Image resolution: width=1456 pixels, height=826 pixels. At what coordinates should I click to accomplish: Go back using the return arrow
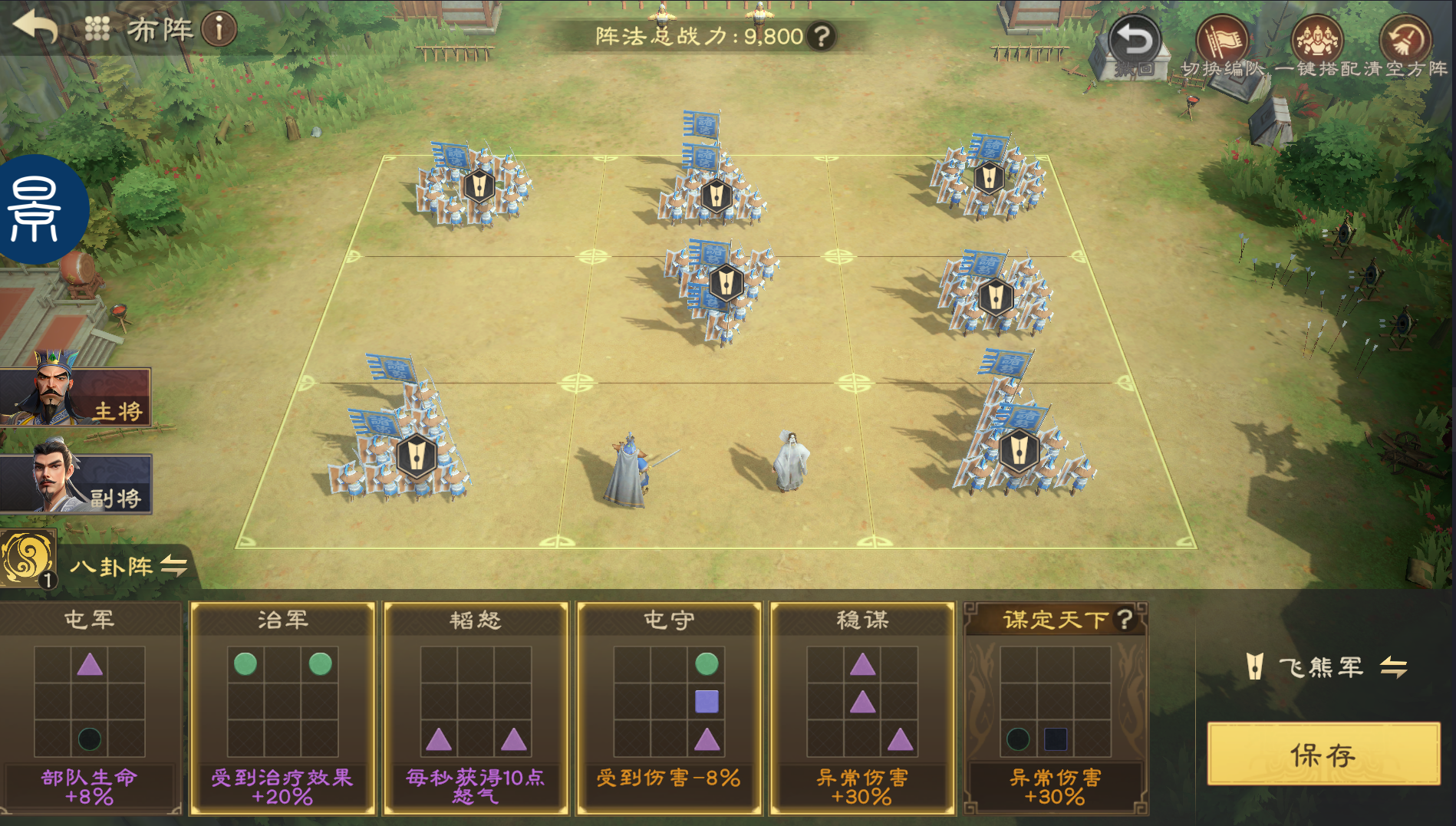tap(35, 28)
